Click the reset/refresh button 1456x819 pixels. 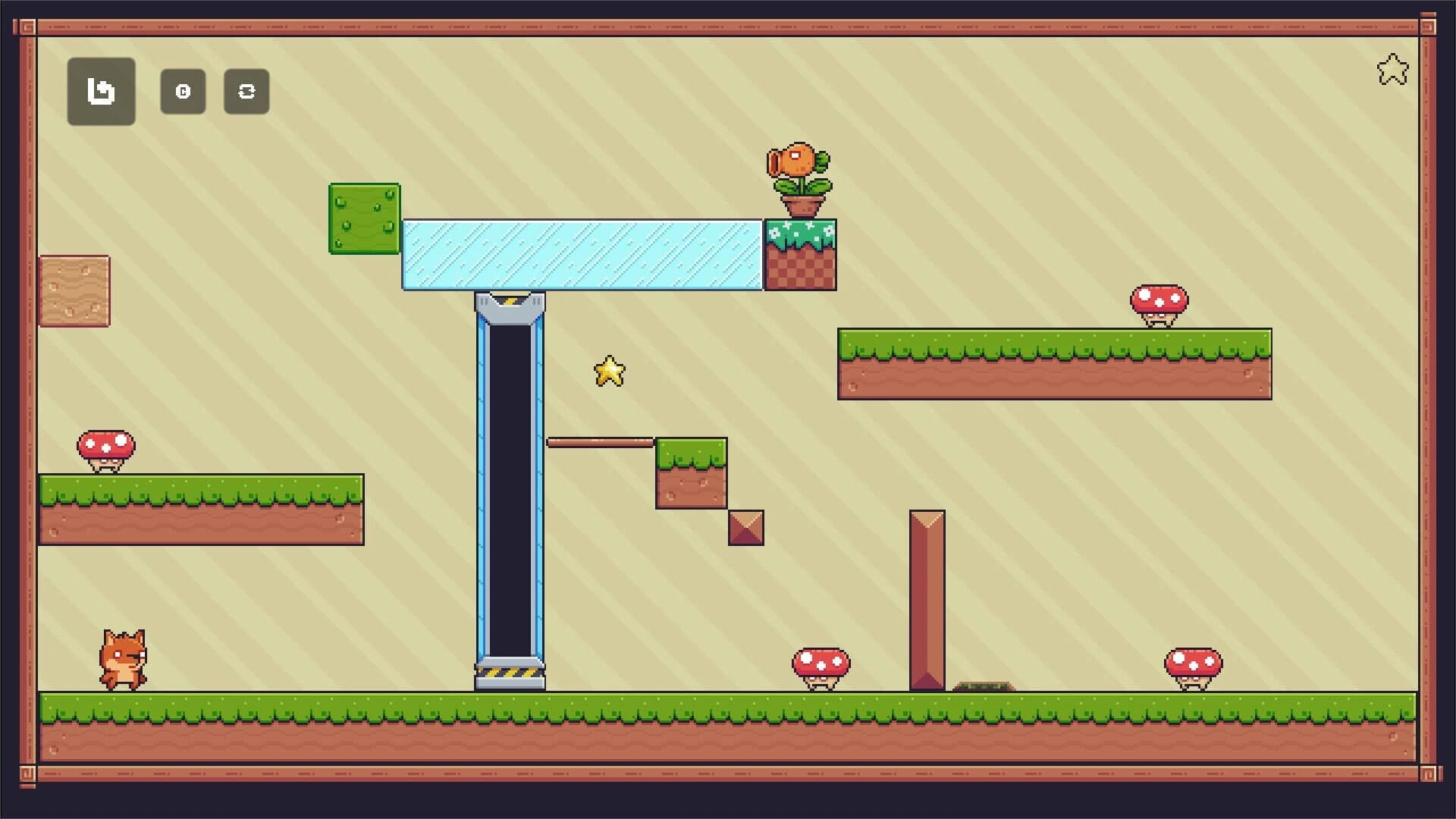click(x=246, y=91)
